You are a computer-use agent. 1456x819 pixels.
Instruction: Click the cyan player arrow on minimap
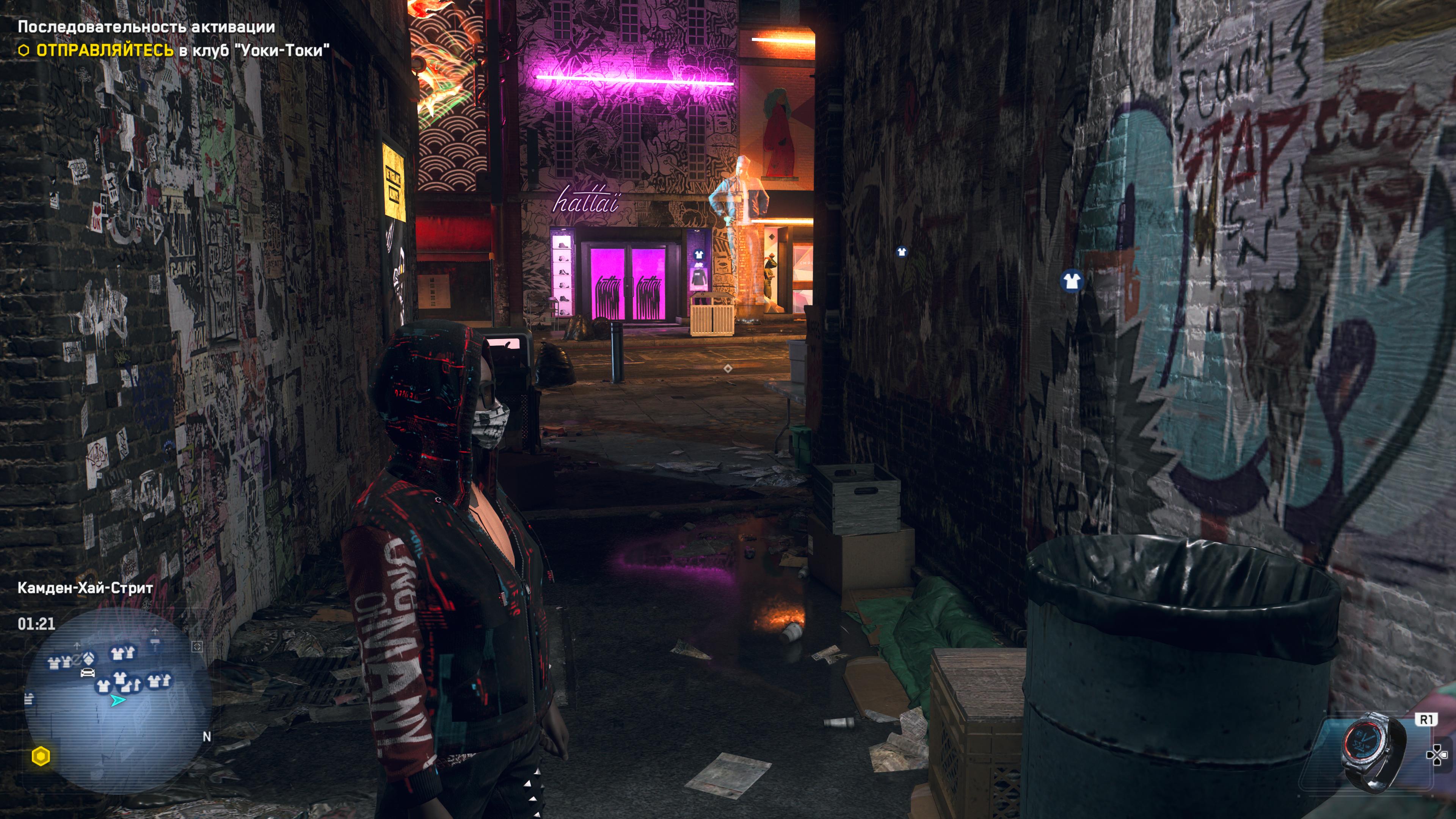[x=117, y=701]
